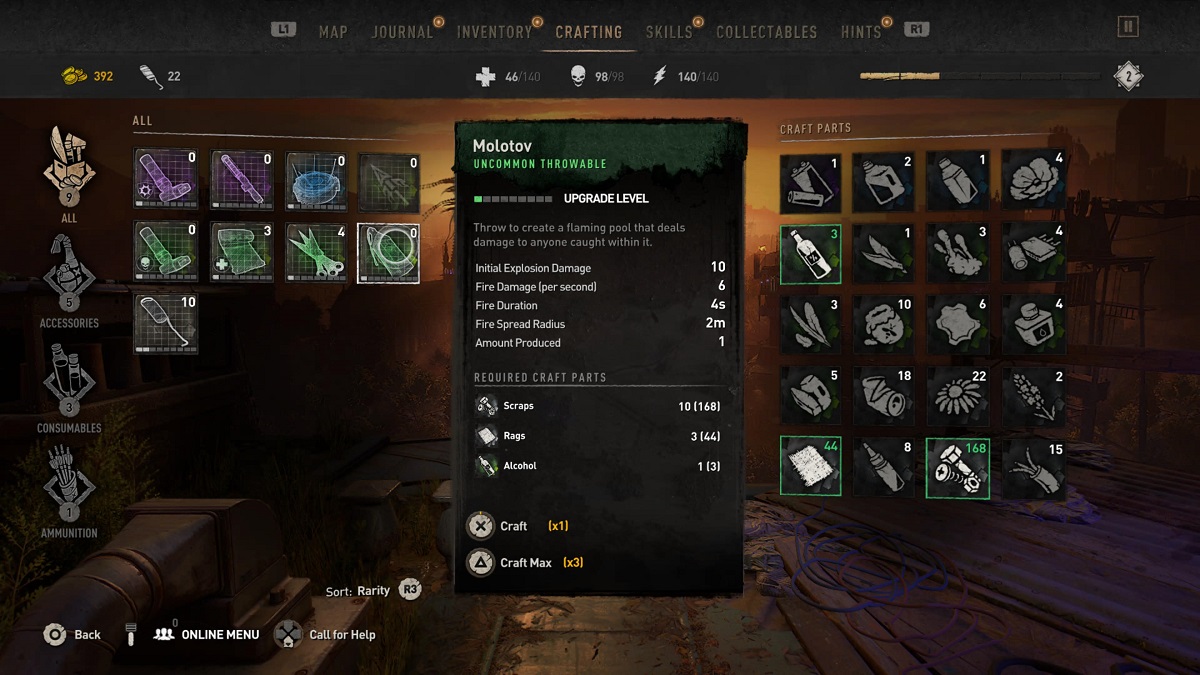Open the Collectables tab
Viewport: 1200px width, 675px height.
766,32
